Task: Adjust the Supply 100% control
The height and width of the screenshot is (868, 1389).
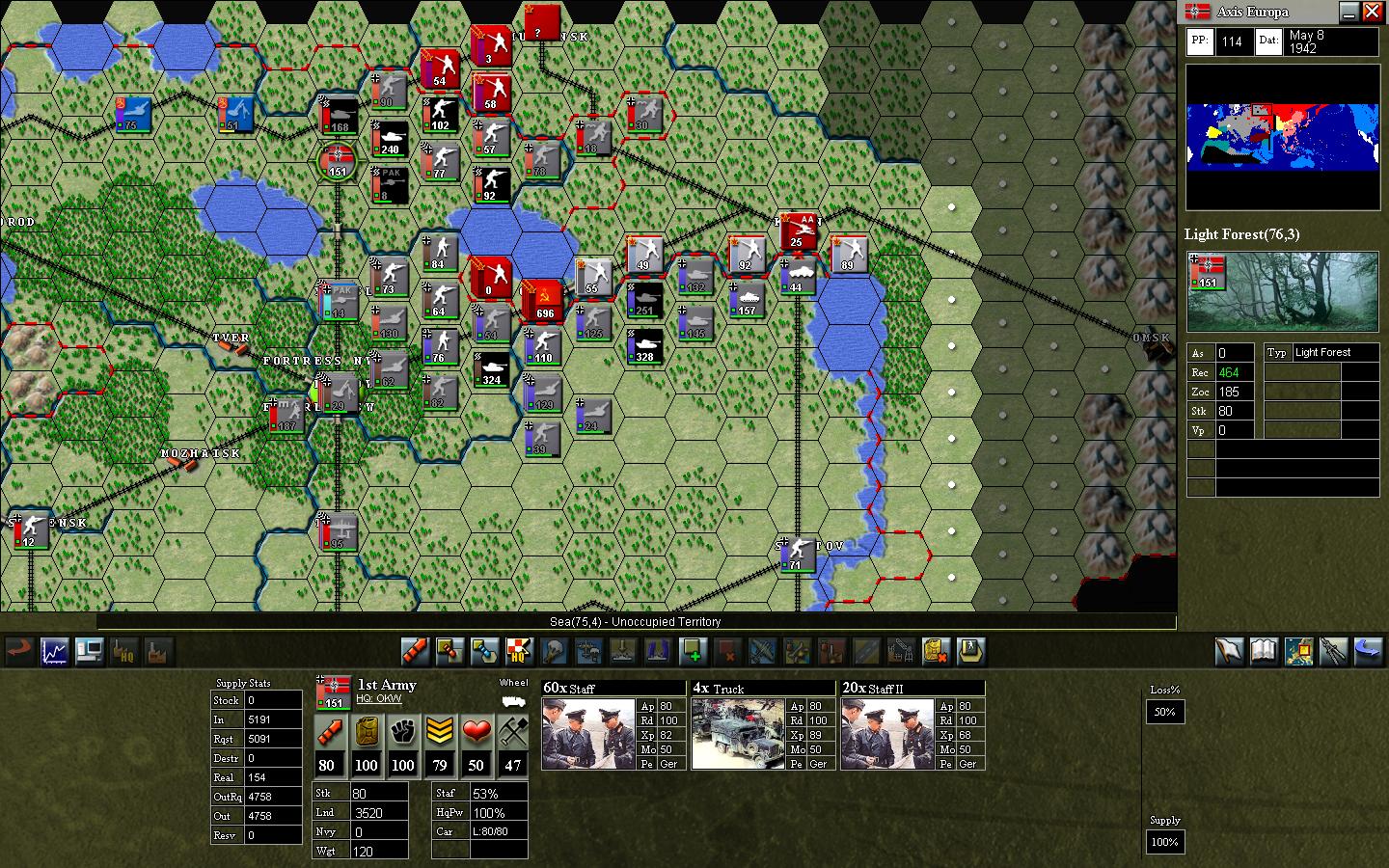Action: coord(1164,842)
